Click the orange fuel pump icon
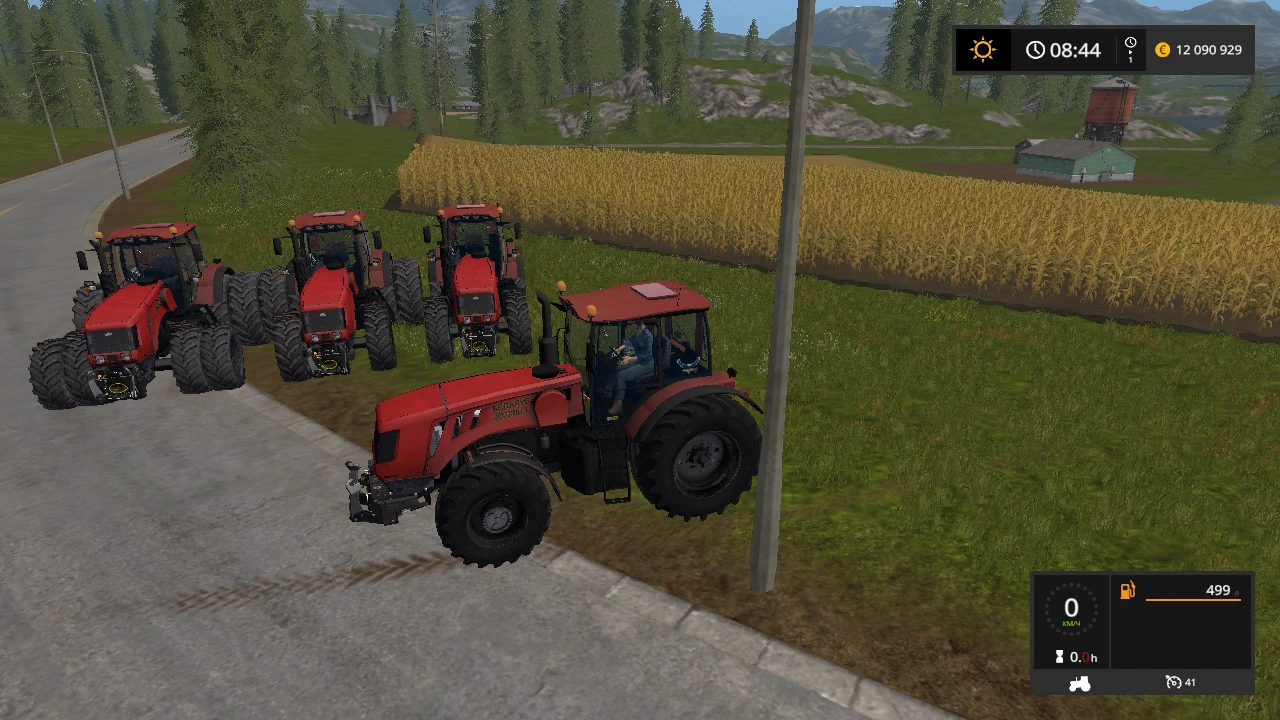The height and width of the screenshot is (720, 1280). coord(1127,590)
